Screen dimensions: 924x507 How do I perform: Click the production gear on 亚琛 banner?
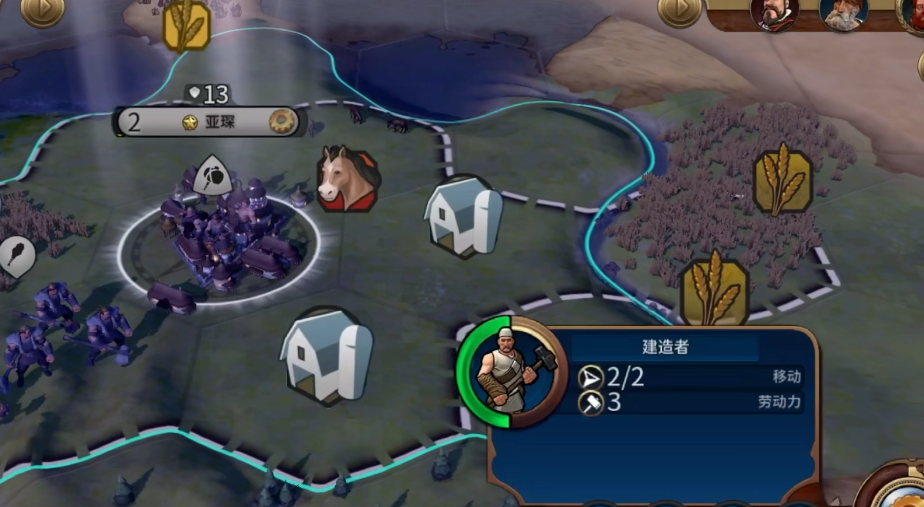coord(283,122)
